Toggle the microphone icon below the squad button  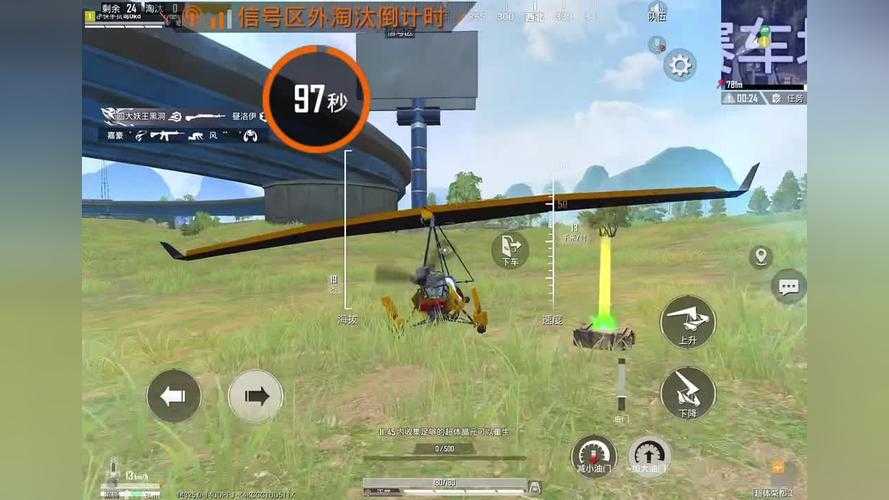[x=657, y=44]
